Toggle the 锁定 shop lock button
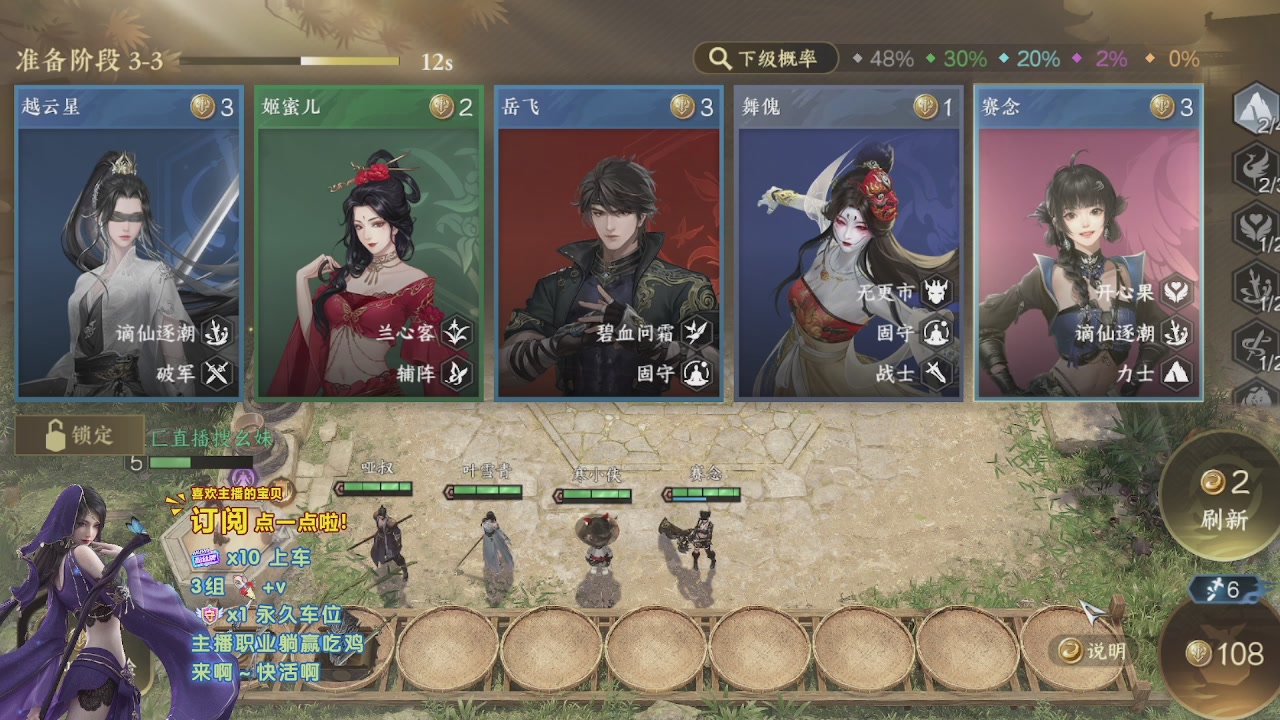 pos(79,435)
